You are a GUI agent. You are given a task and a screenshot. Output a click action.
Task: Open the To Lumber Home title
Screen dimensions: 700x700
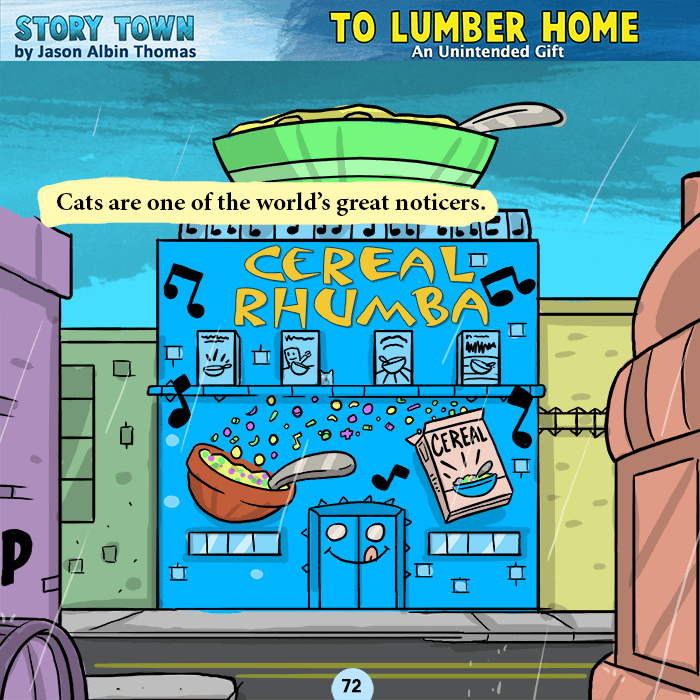[484, 26]
